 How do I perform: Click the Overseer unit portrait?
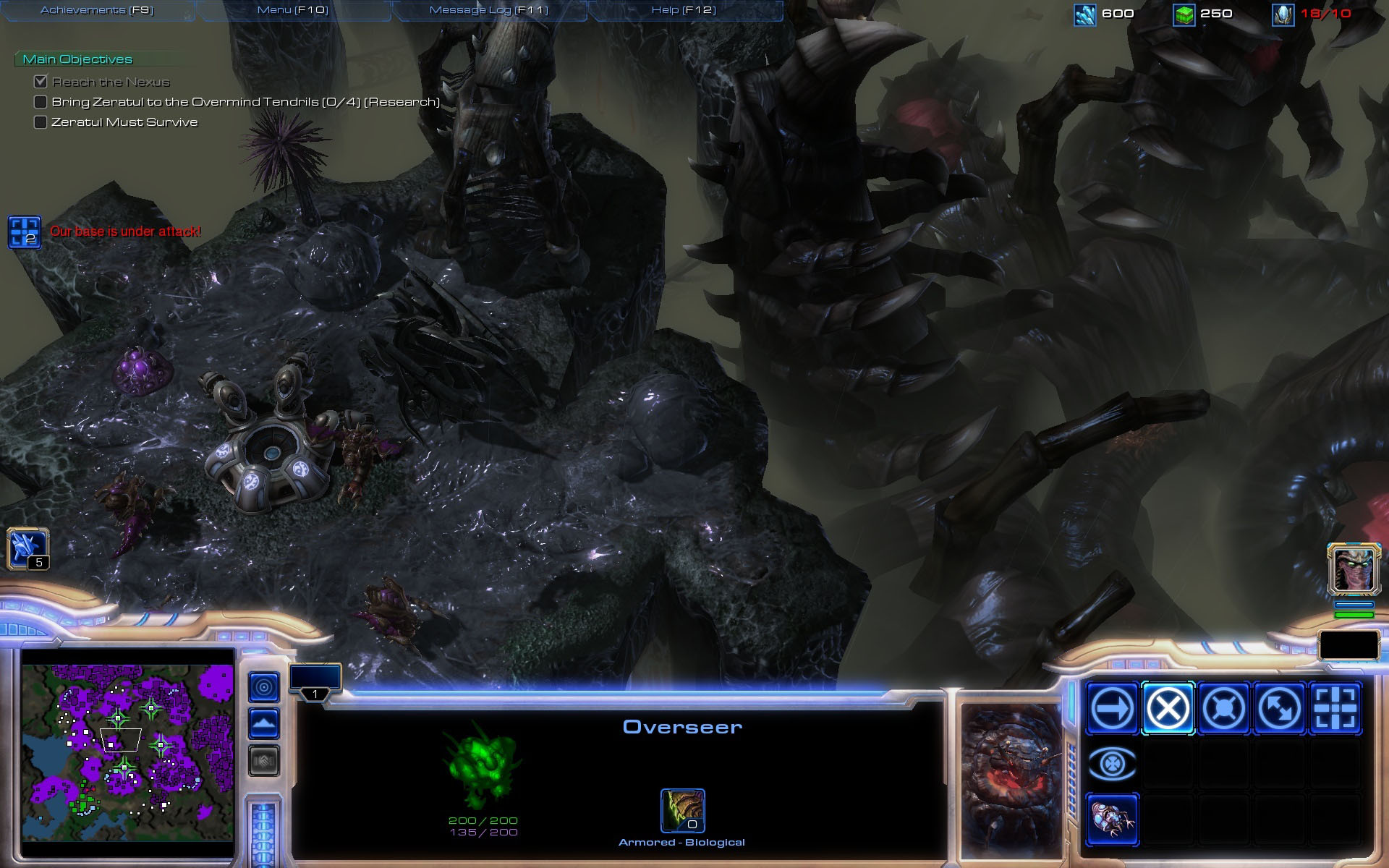[x=1011, y=775]
